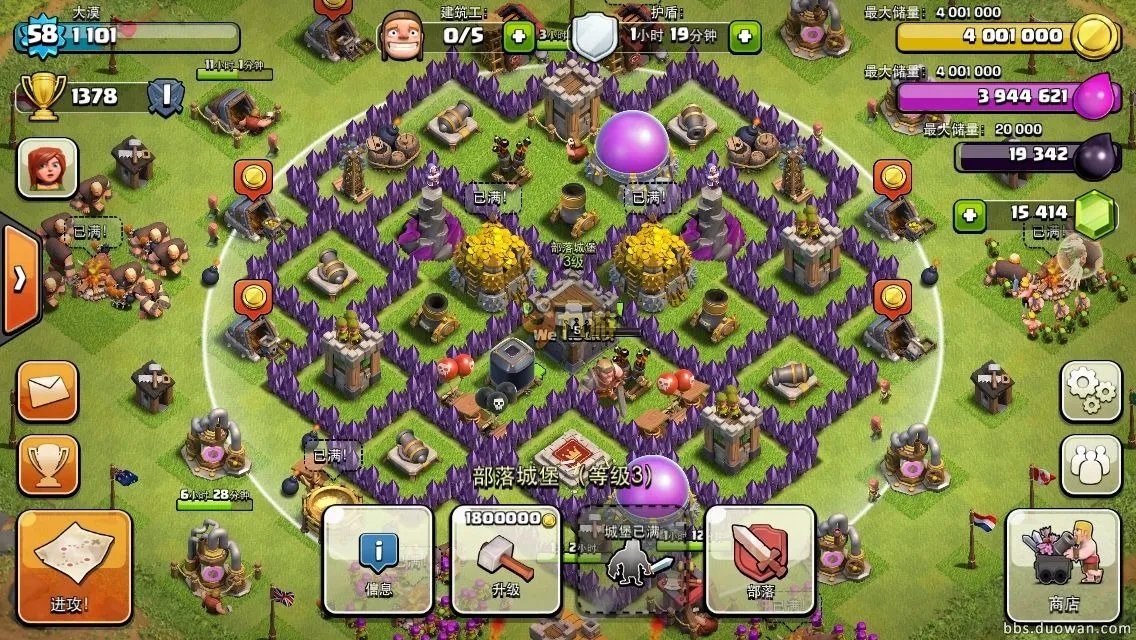The height and width of the screenshot is (640, 1136).
Task: Open the clan button with shield
Action: pos(761,559)
